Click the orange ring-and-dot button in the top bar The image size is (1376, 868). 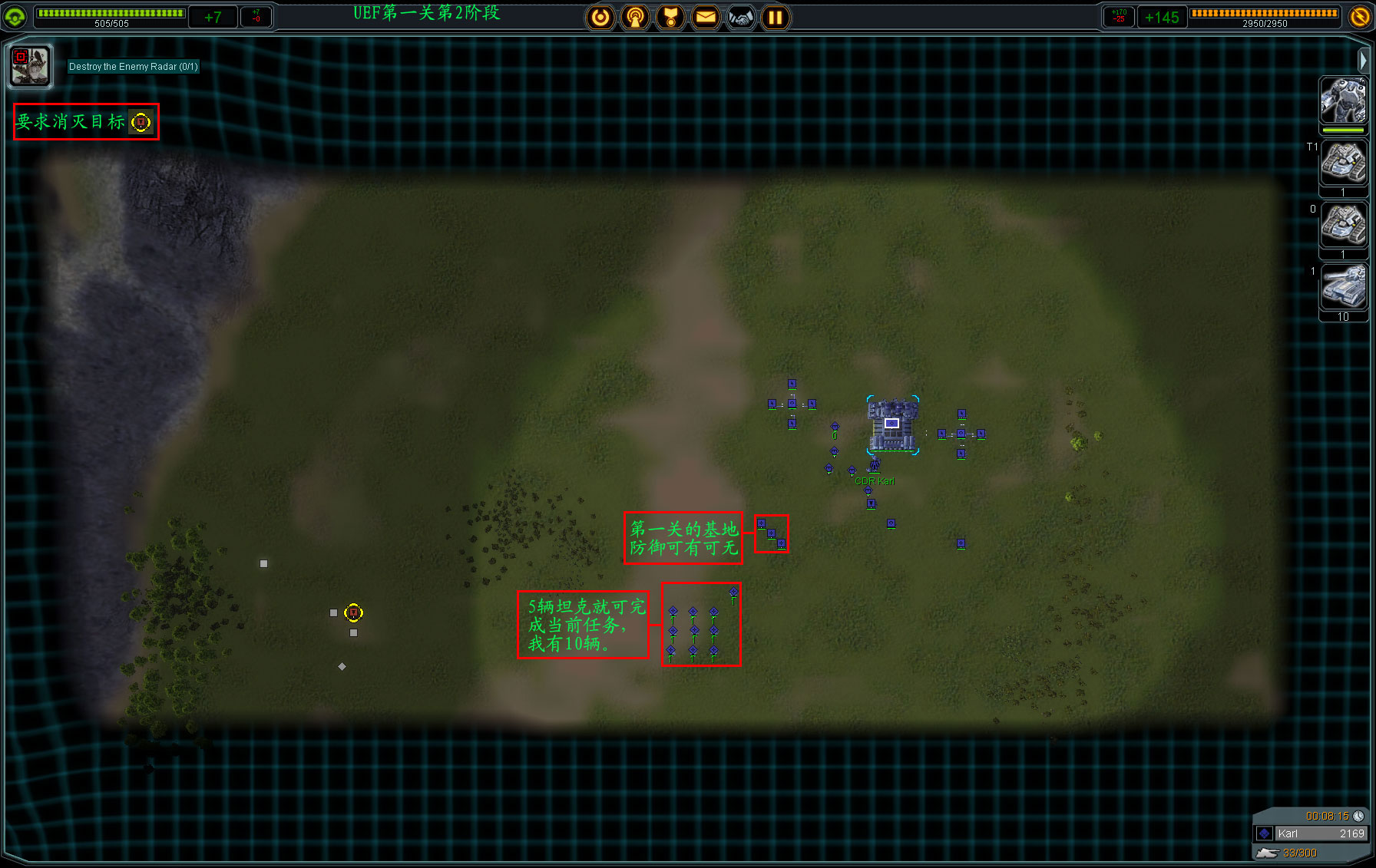pyautogui.click(x=600, y=17)
